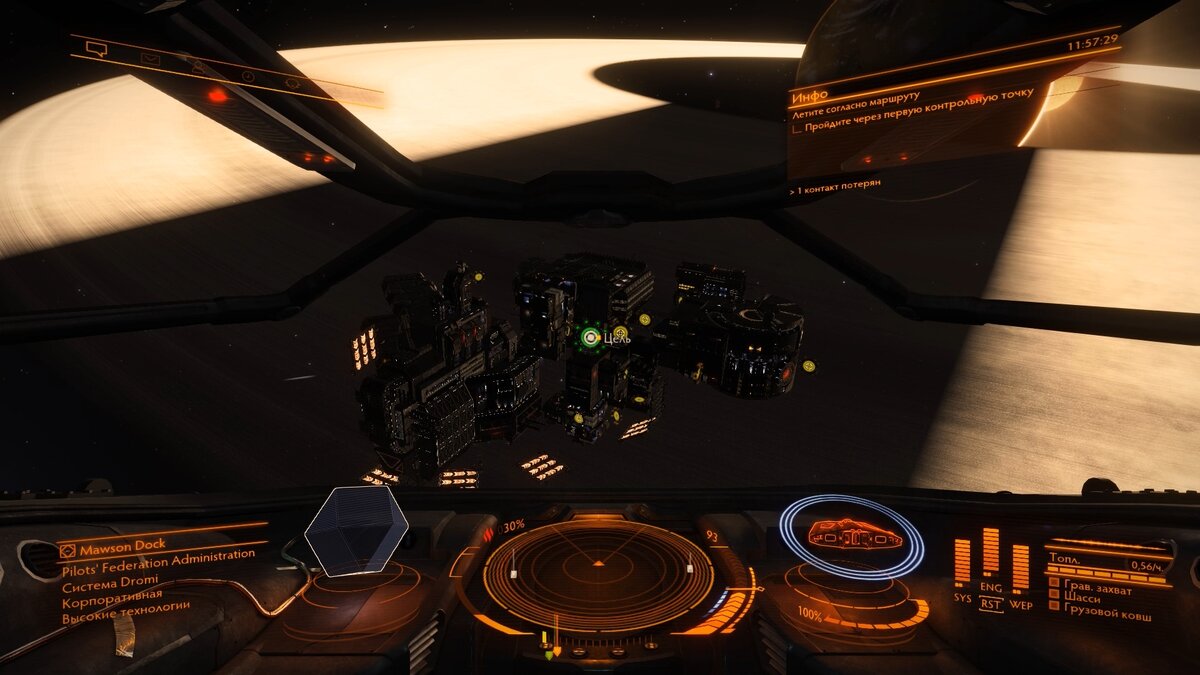The image size is (1200, 675).
Task: Show the friends and contacts icon
Action: click(200, 68)
